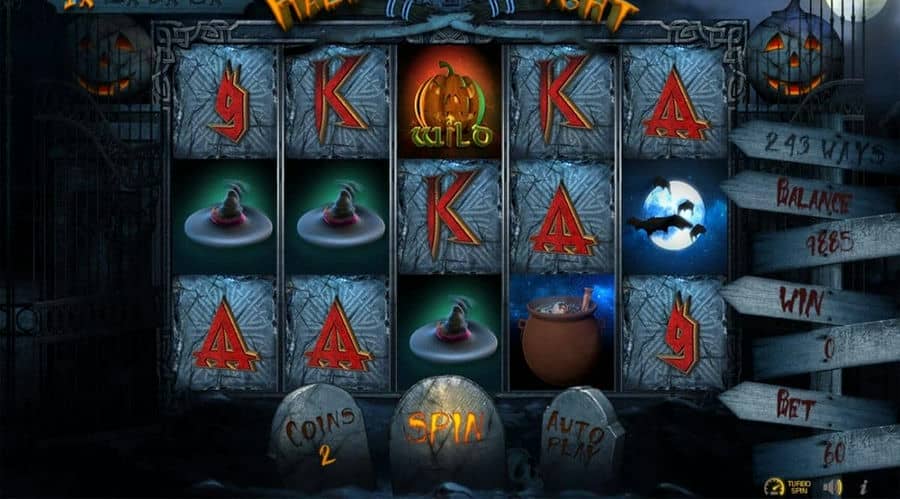Open the game info page
The height and width of the screenshot is (499, 900).
click(862, 487)
